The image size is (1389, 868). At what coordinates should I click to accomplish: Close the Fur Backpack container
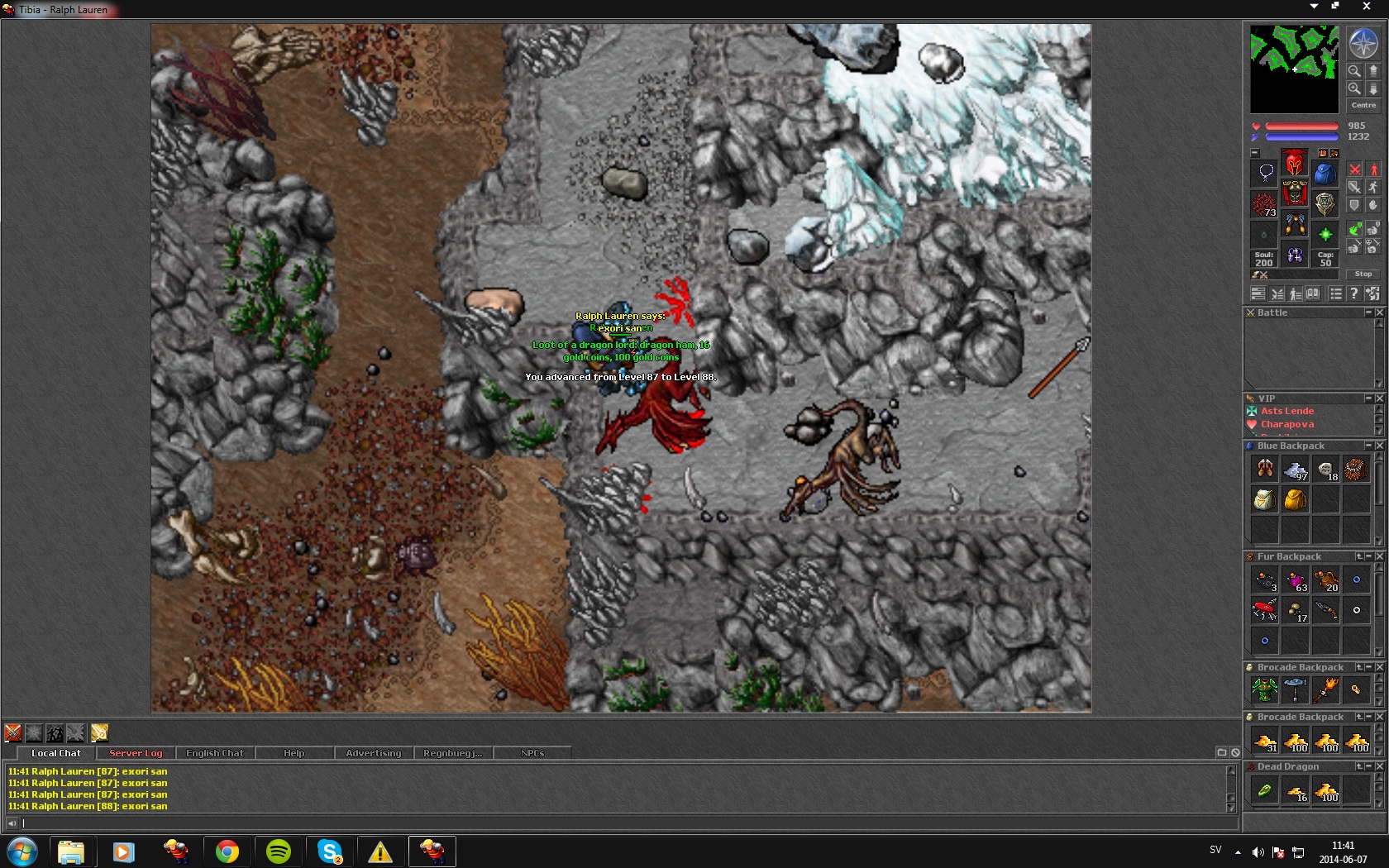[1379, 556]
